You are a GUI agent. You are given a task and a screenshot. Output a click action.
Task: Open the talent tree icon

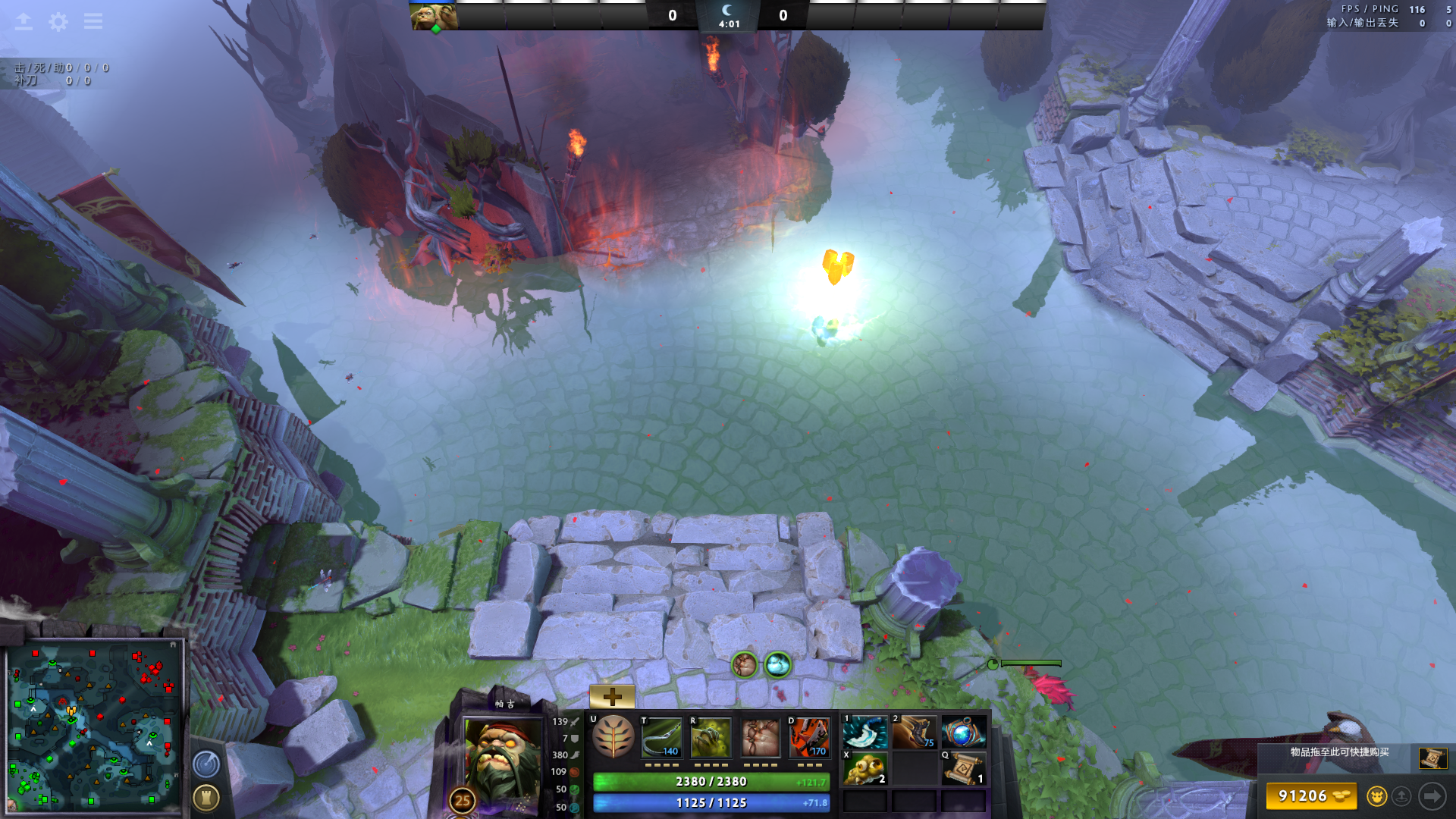point(613,737)
